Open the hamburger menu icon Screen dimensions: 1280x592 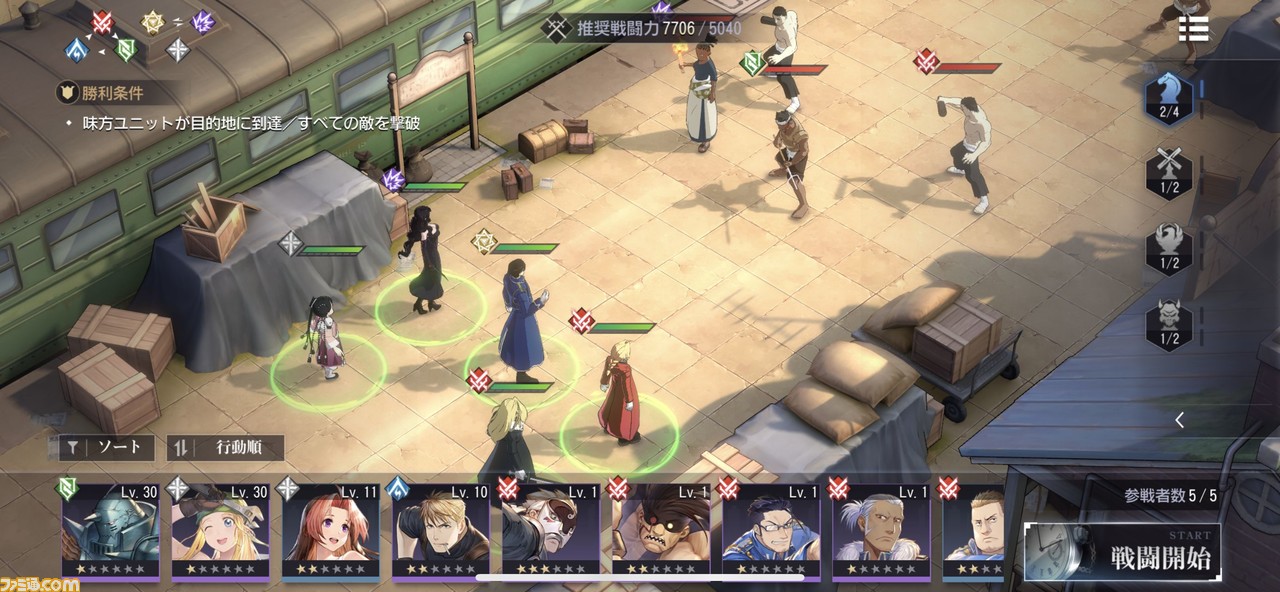point(1193,28)
